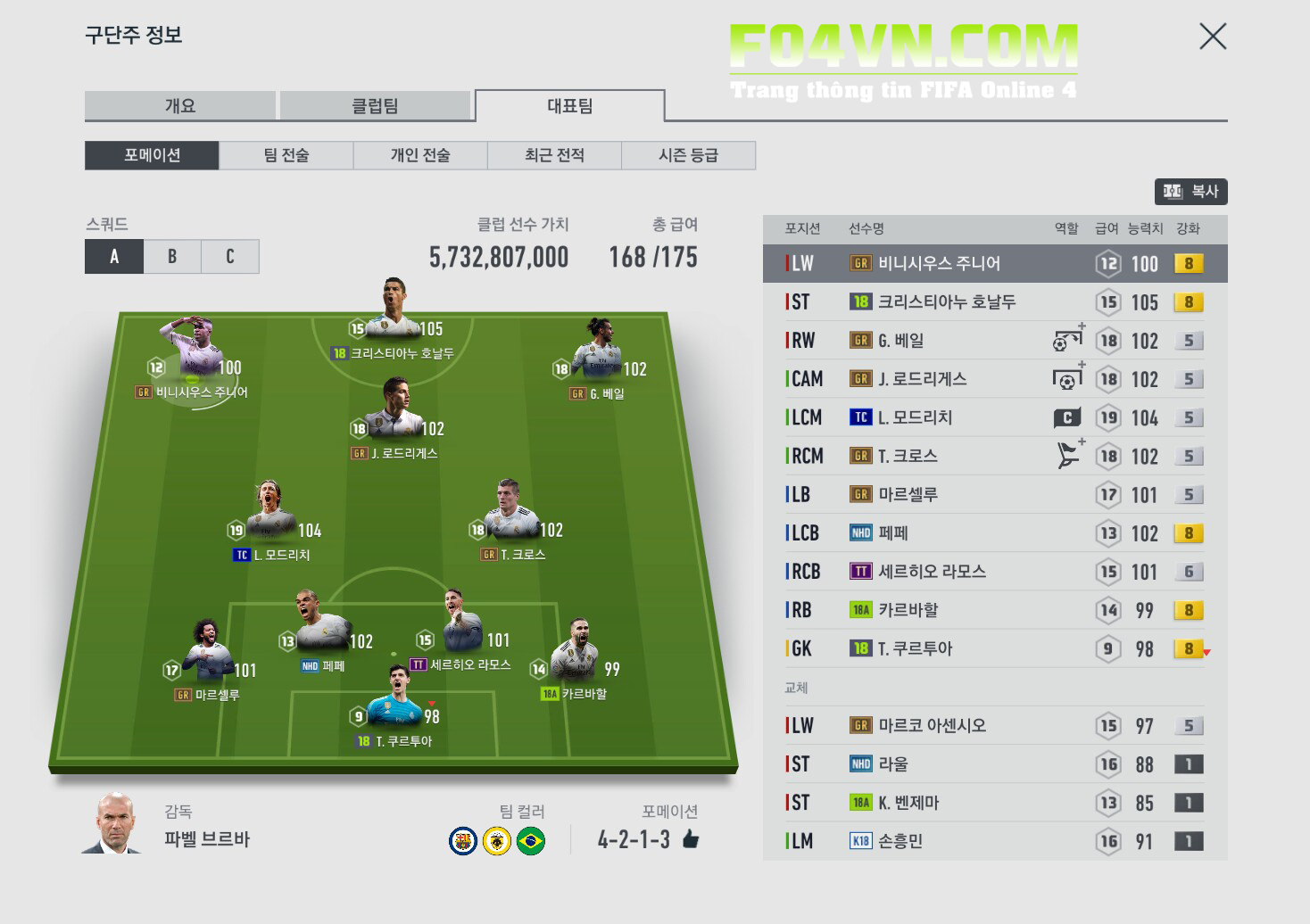Choose squad C
This screenshot has width=1310, height=924.
click(x=230, y=257)
